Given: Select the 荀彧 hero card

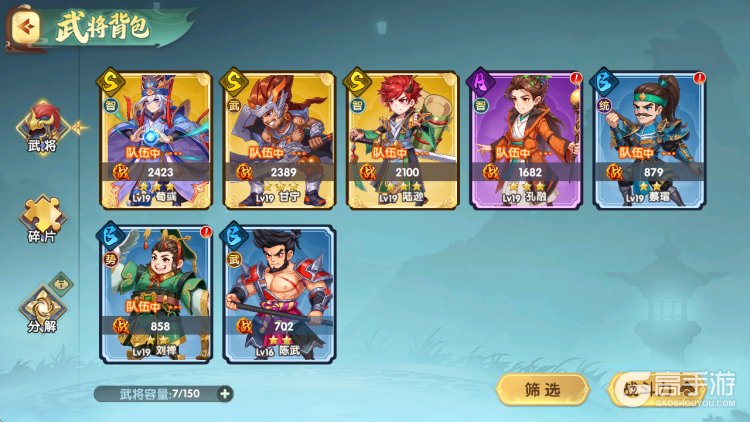Looking at the screenshot, I should (x=156, y=139).
